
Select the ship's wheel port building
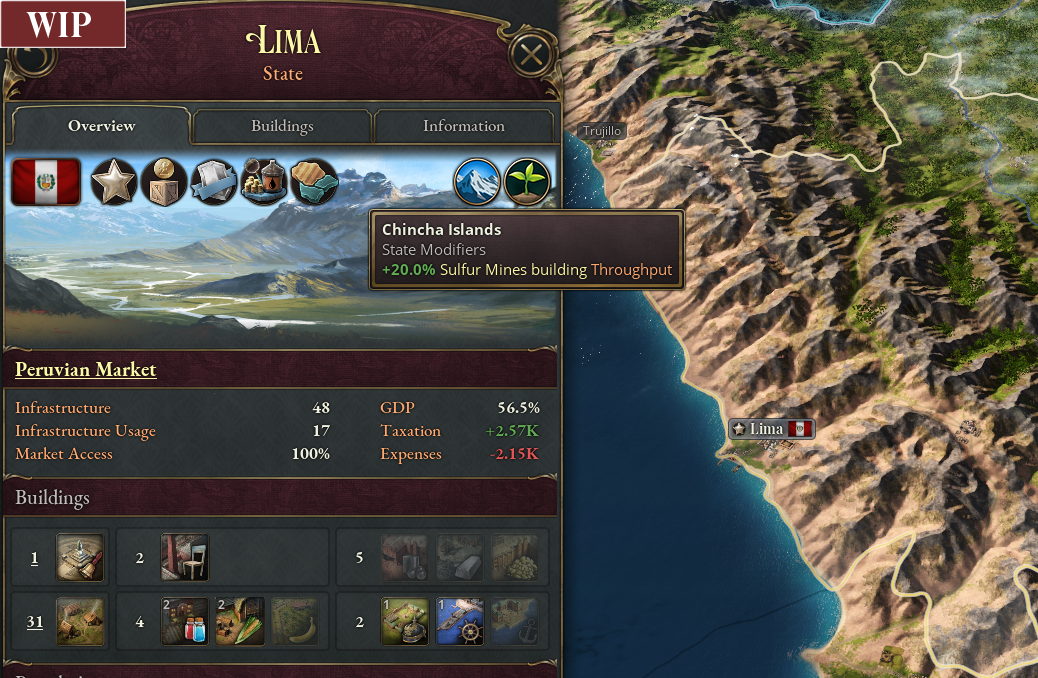460,621
